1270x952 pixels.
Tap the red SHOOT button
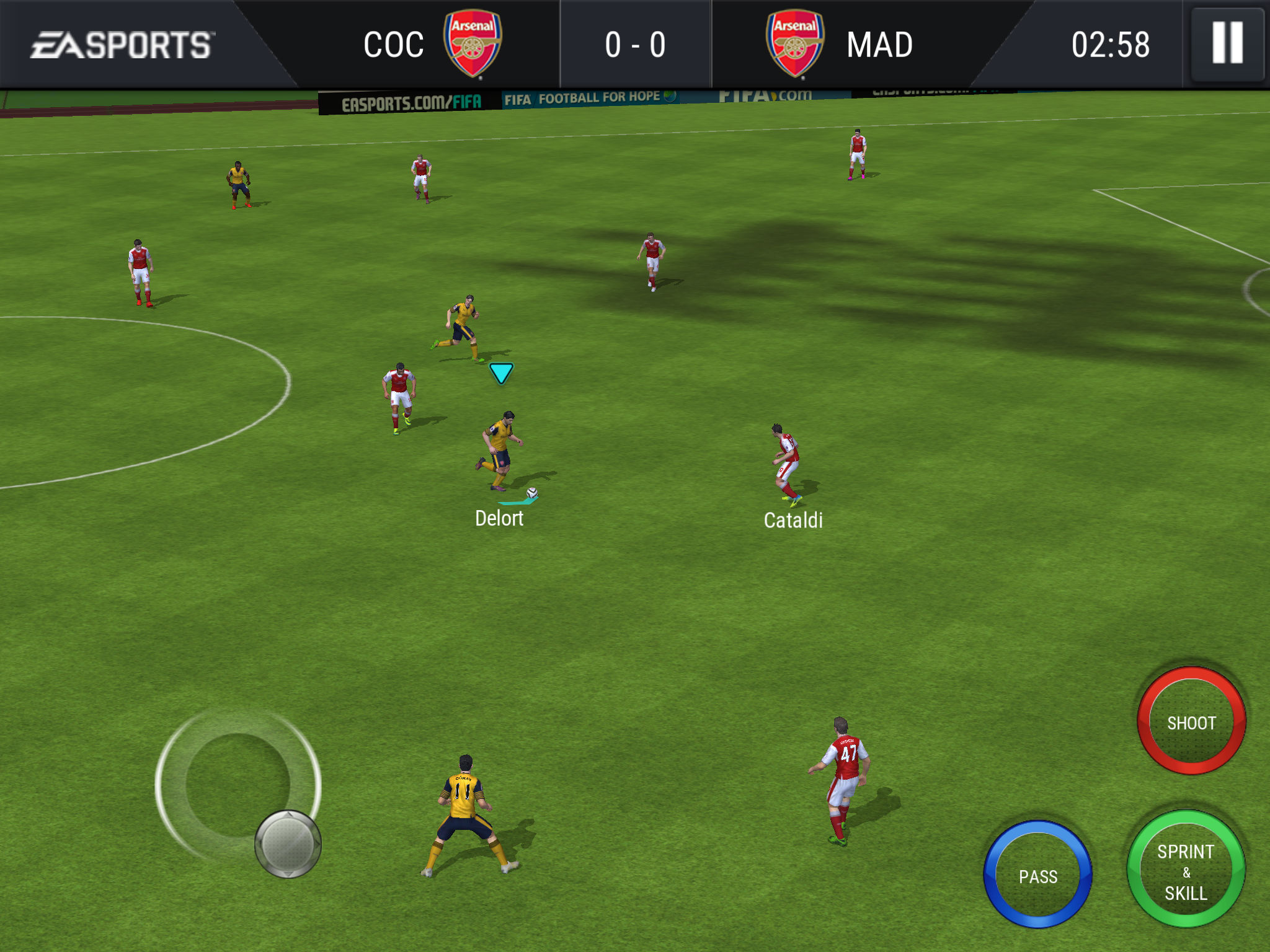pos(1191,721)
